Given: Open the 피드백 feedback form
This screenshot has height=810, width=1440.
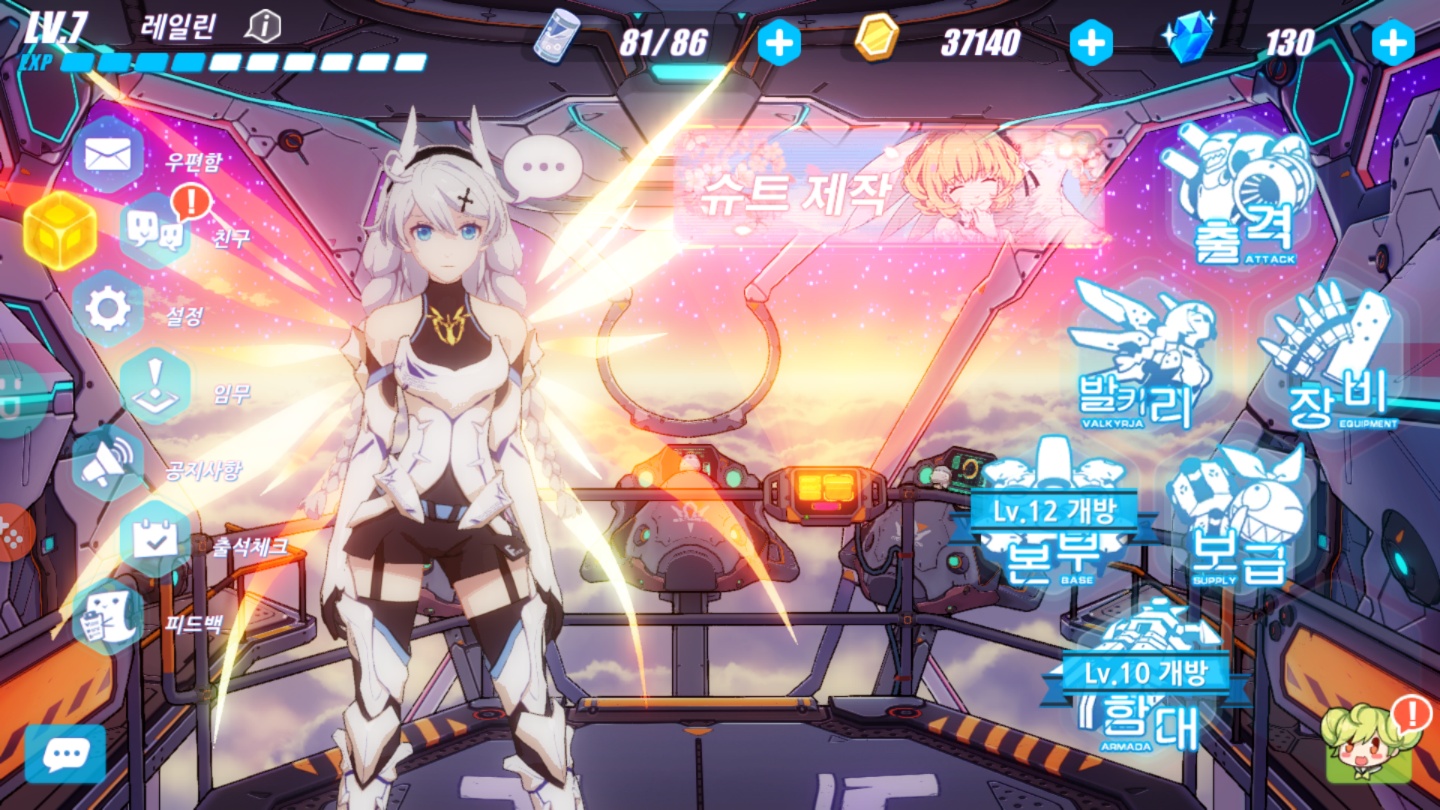Looking at the screenshot, I should click(x=108, y=618).
